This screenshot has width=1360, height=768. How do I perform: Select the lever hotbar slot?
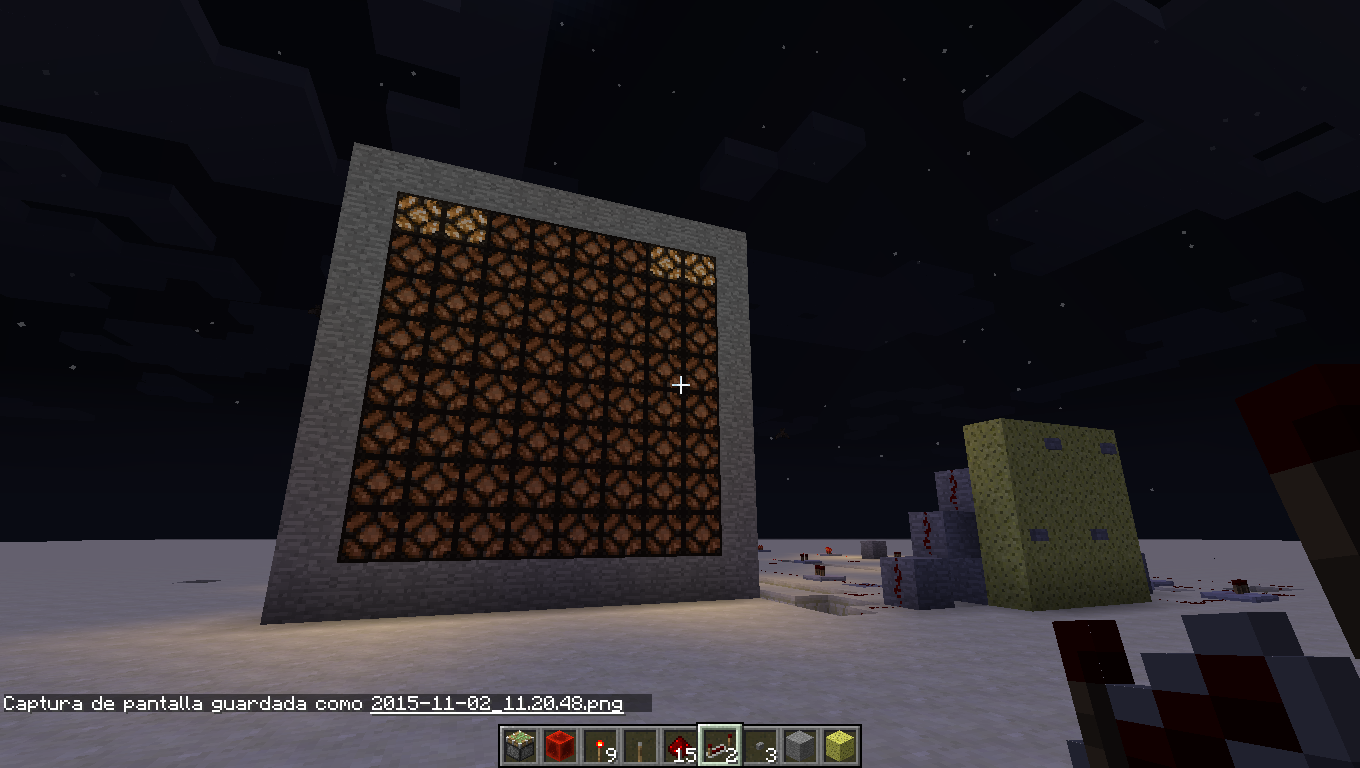point(640,746)
